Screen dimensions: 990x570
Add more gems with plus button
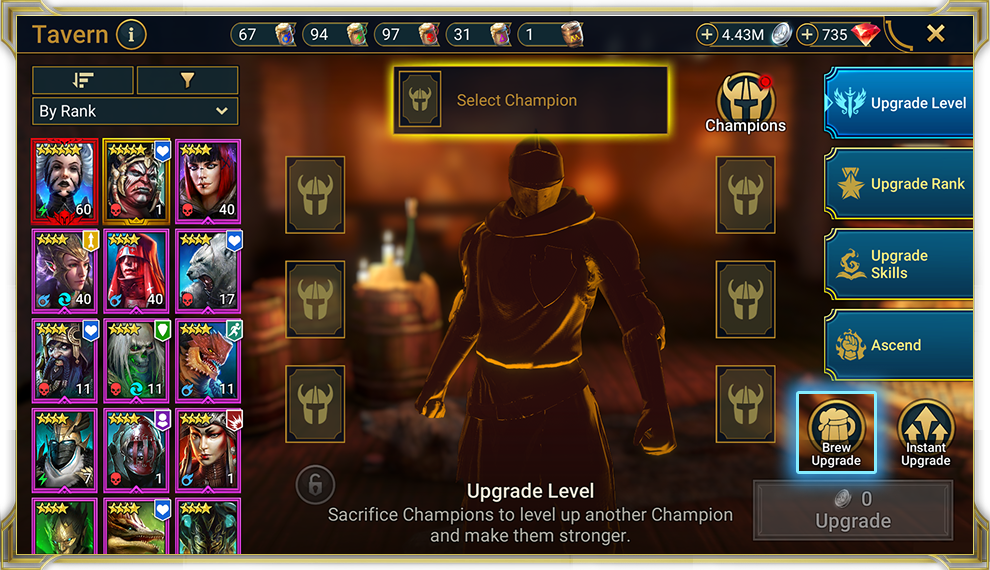pyautogui.click(x=807, y=35)
